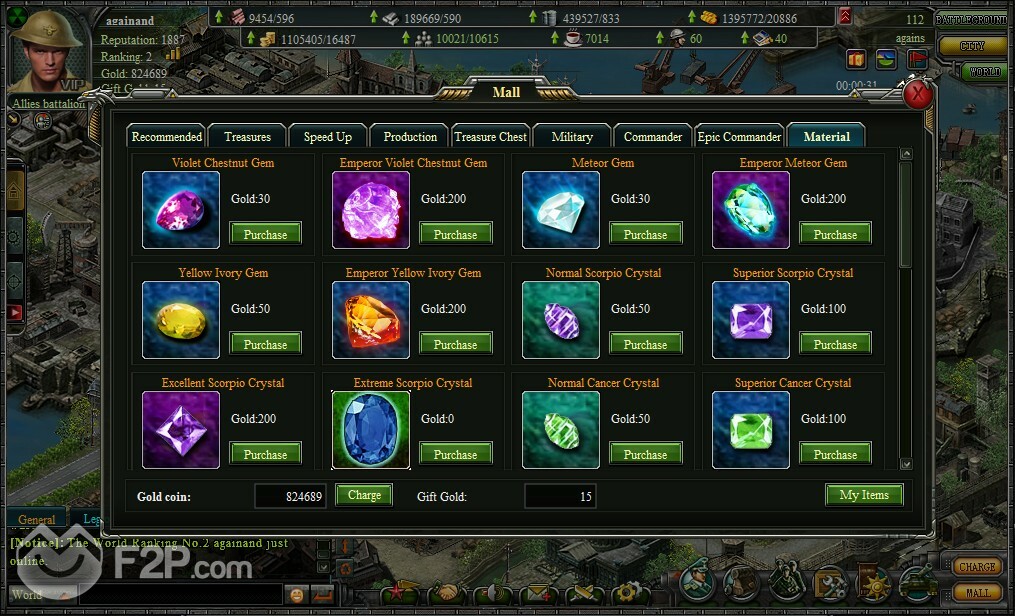Buy the Emperor Meteor Gem

835,235
